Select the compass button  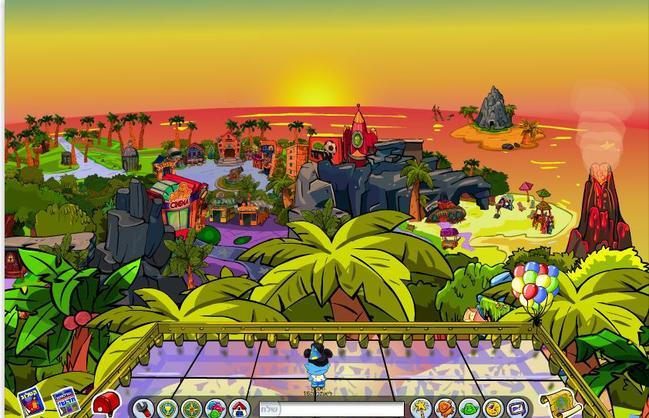click(x=191, y=408)
